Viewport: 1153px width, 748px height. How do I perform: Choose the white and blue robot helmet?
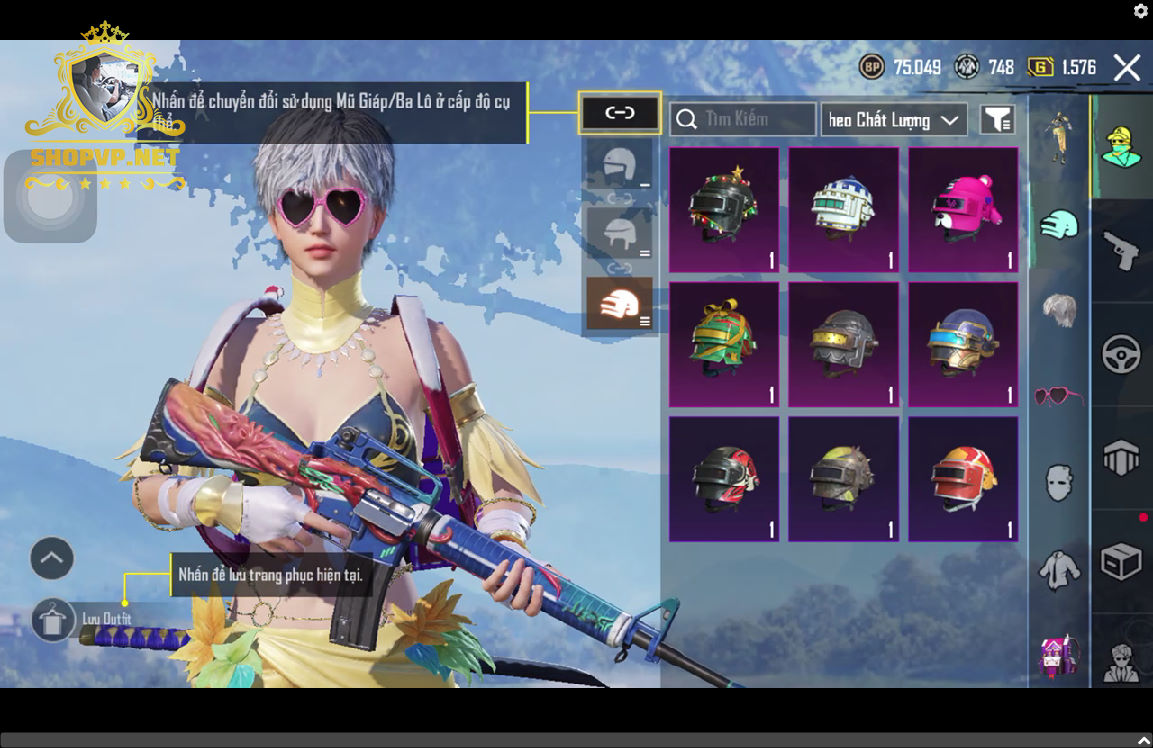click(844, 209)
